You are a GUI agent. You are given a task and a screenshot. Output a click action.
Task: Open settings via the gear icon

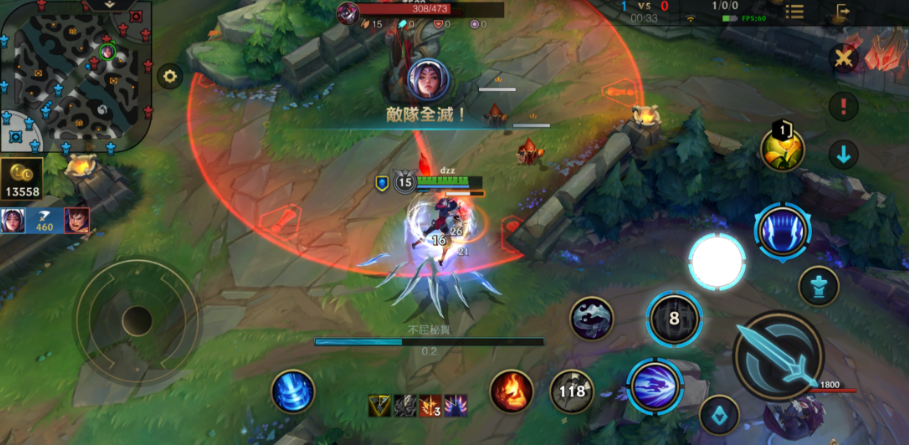coord(169,76)
